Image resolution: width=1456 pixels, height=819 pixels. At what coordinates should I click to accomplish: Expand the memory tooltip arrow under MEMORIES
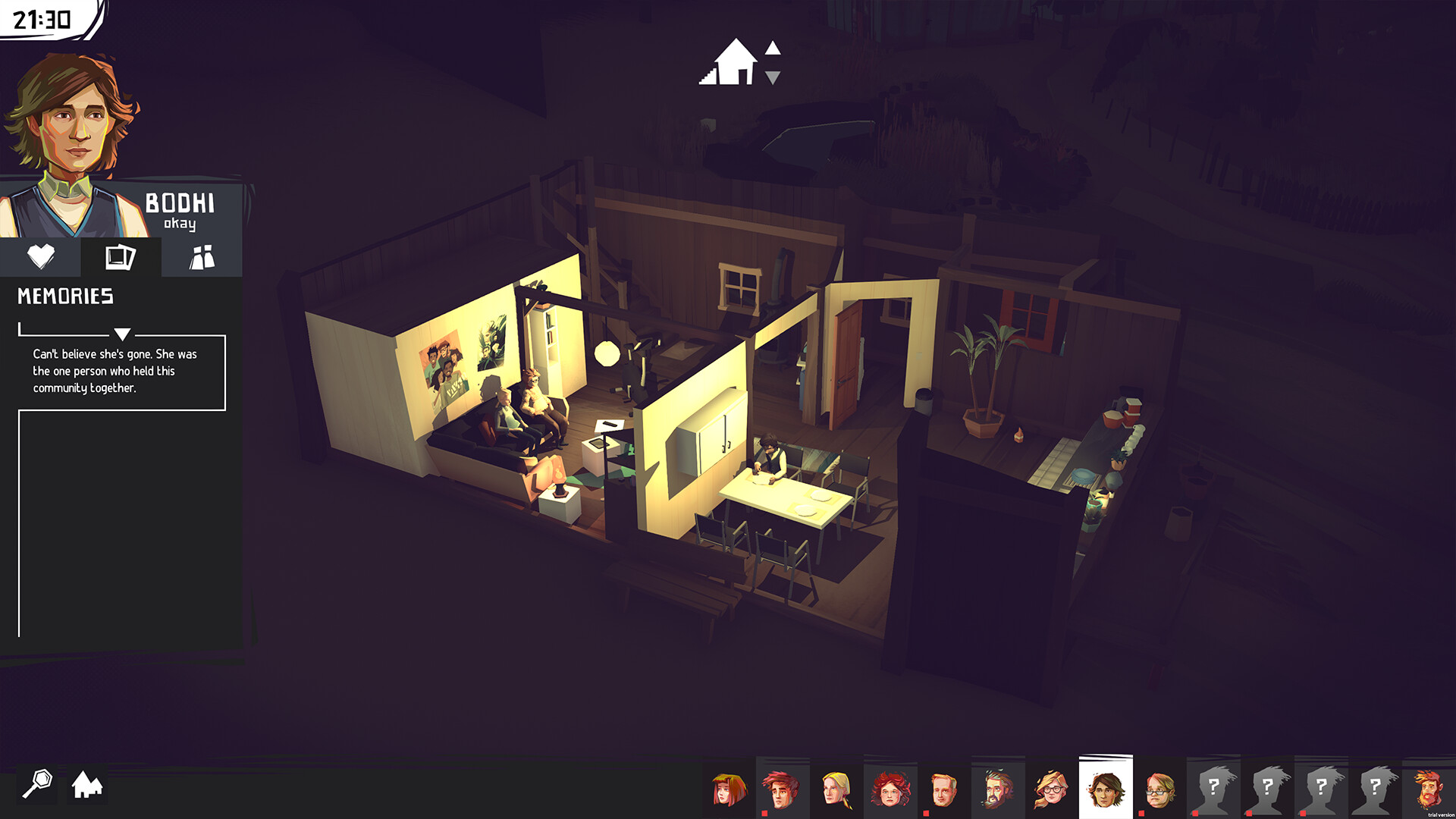point(121,332)
